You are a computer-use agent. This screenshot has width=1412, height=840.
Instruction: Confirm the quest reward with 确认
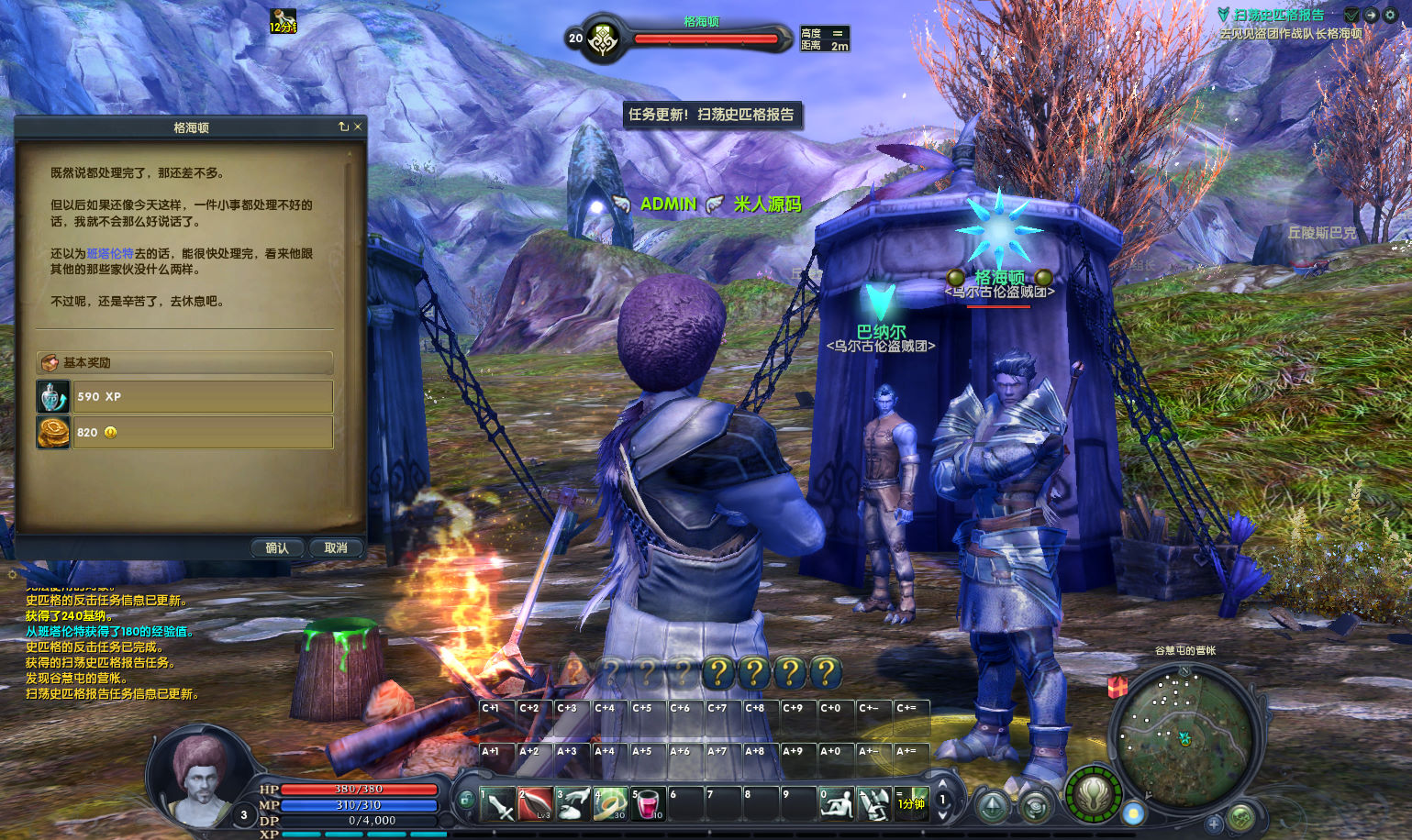[x=276, y=547]
